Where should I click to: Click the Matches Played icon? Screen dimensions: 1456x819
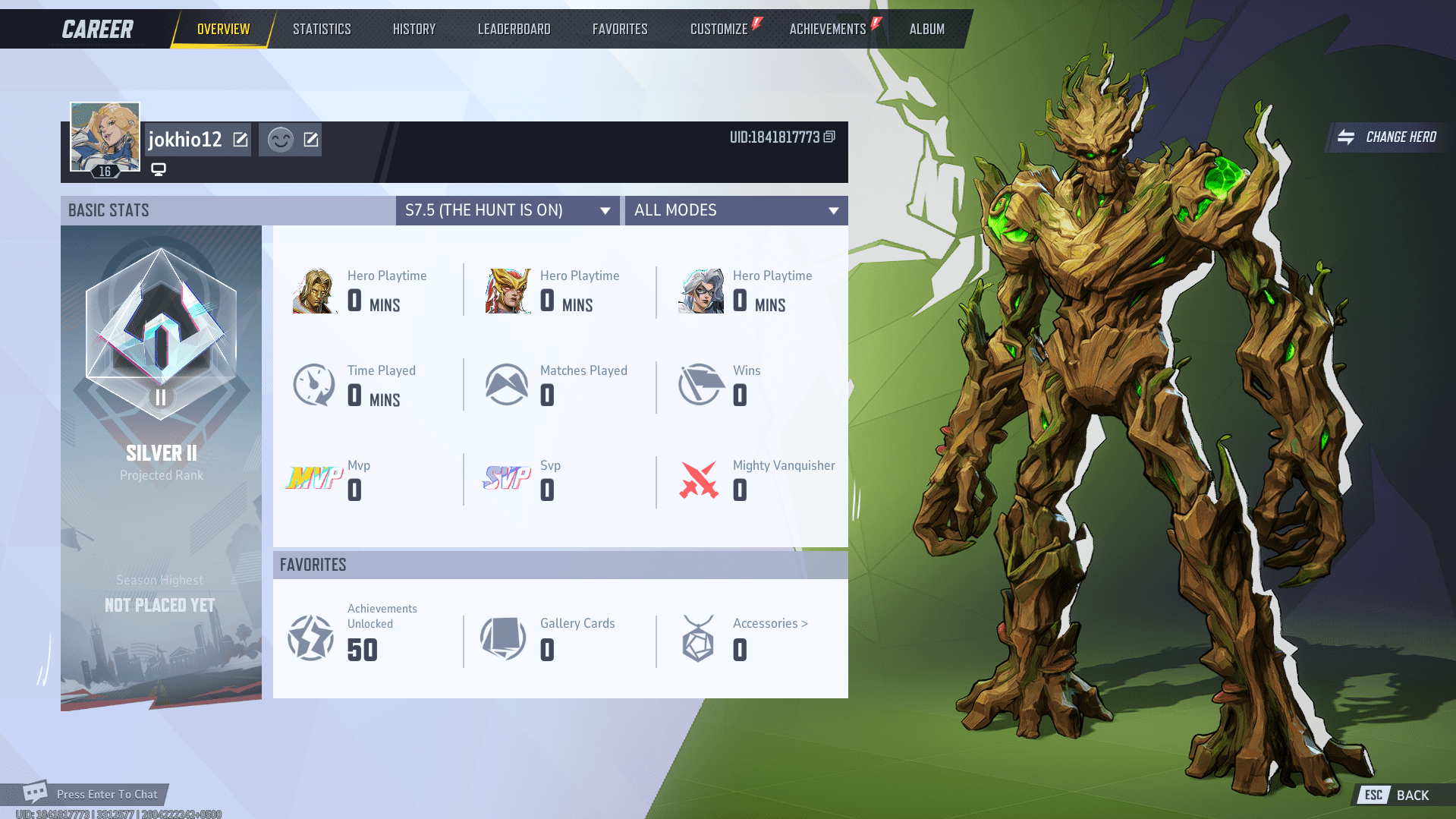(x=507, y=385)
